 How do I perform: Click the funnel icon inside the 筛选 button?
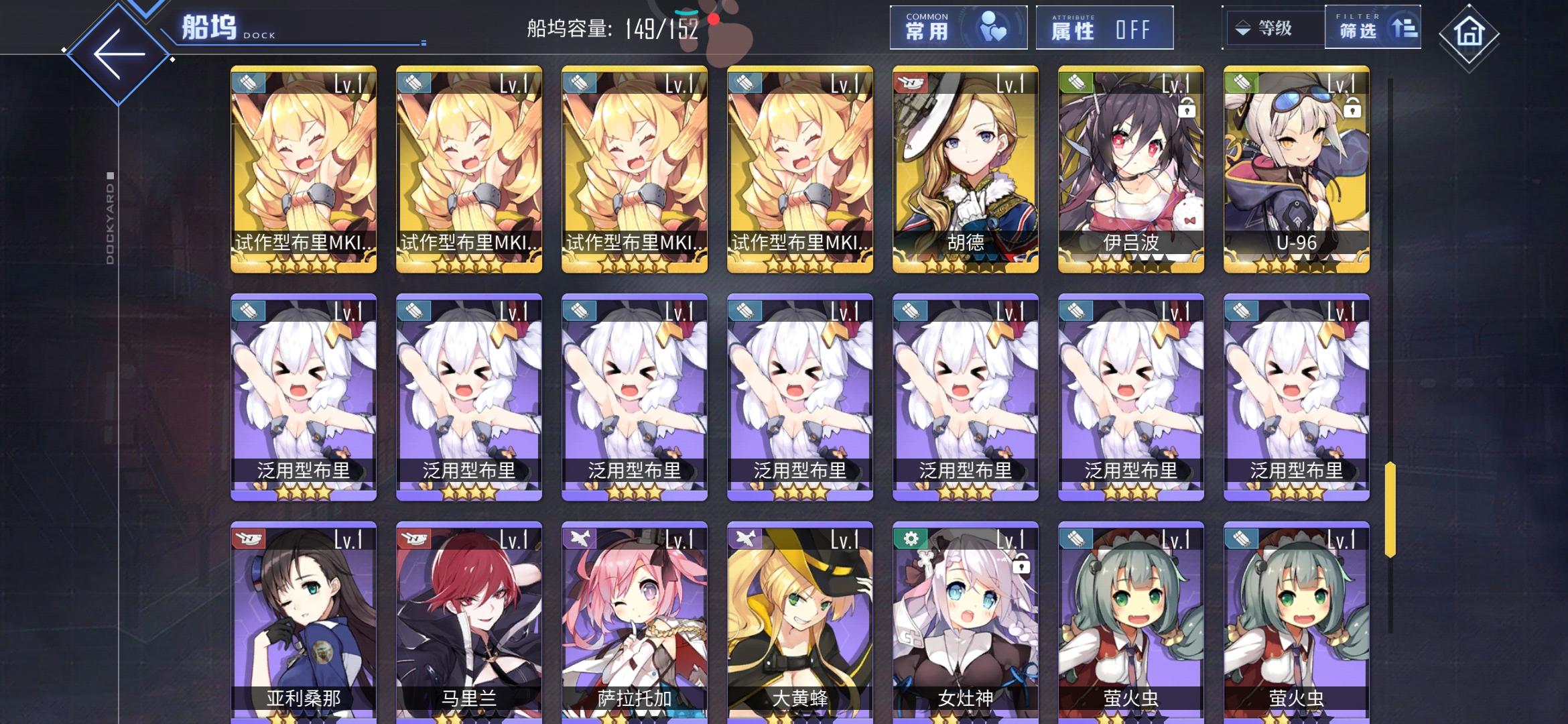tap(1404, 27)
